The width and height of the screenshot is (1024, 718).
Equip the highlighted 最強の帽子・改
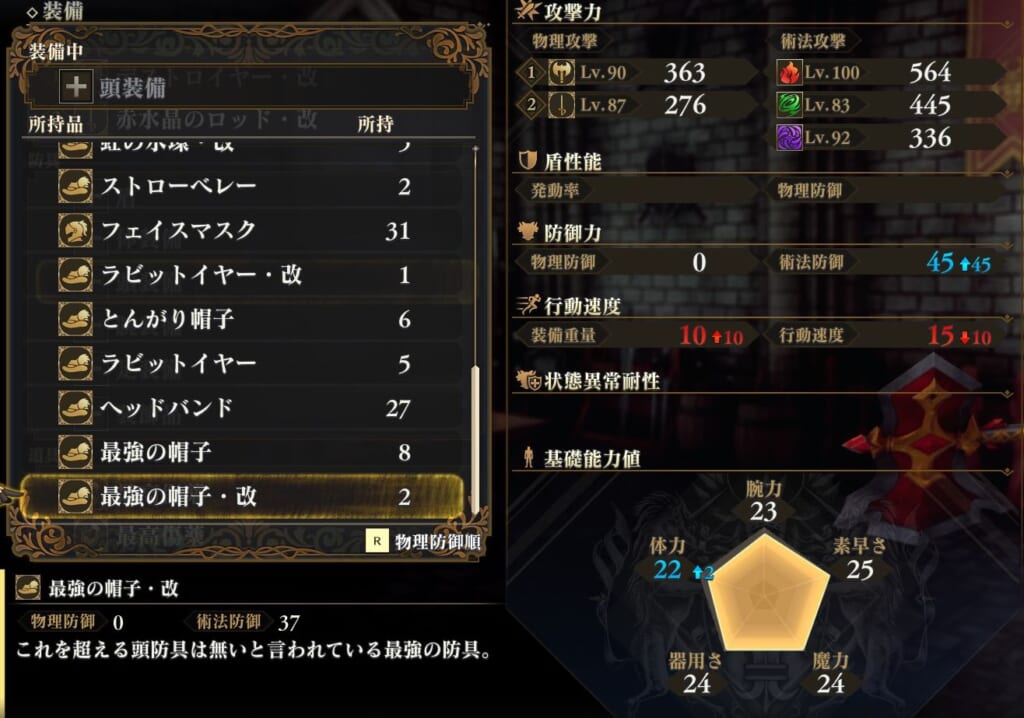click(x=240, y=496)
